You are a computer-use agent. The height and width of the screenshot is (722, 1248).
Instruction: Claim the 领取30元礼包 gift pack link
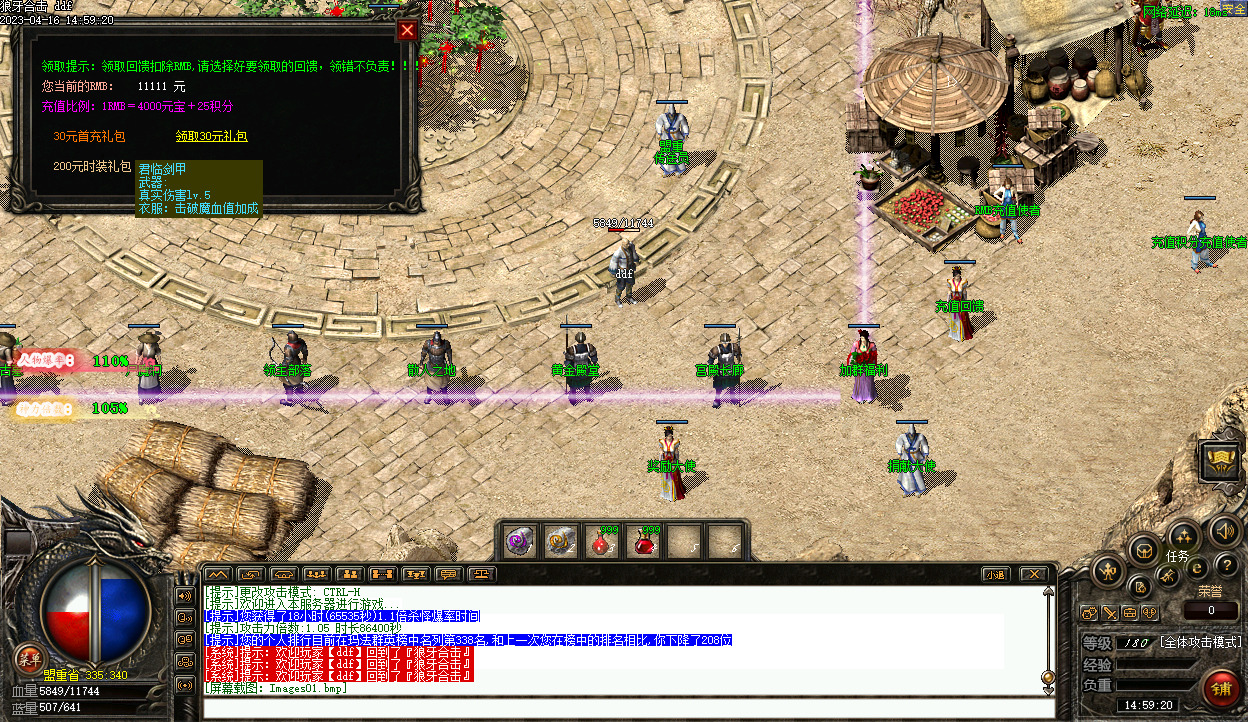click(211, 135)
